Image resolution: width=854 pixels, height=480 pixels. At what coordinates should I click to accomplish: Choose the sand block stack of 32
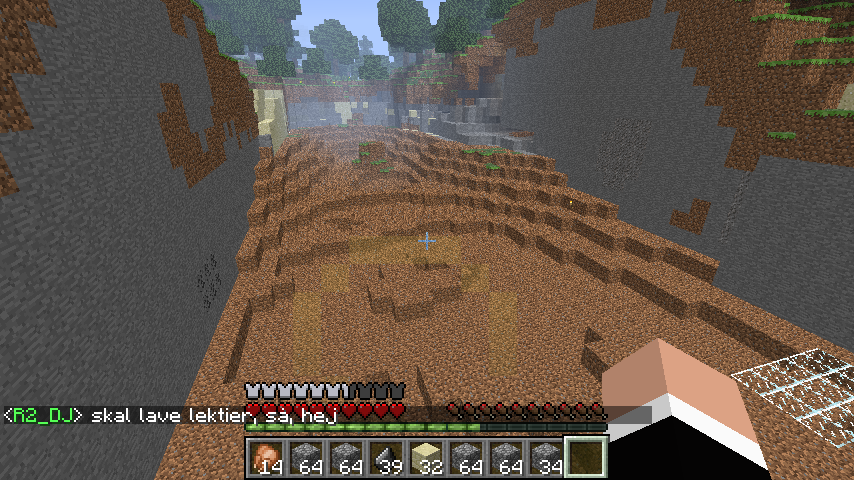click(x=425, y=458)
